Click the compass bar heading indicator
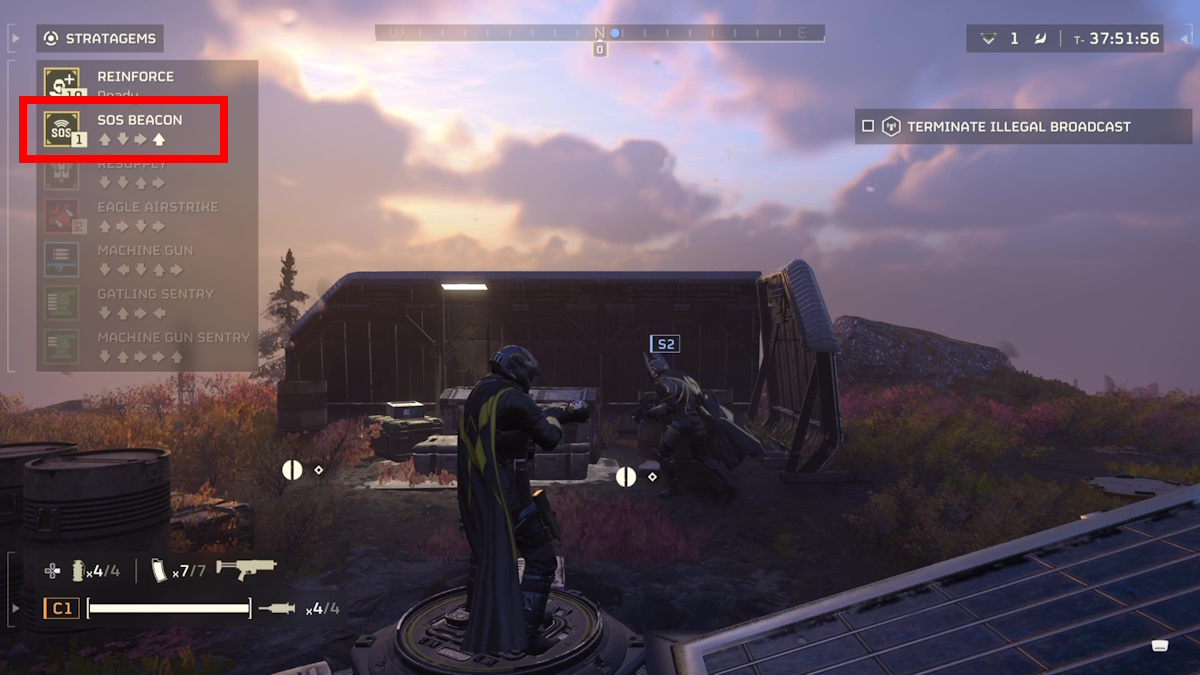The height and width of the screenshot is (675, 1200). point(600,33)
